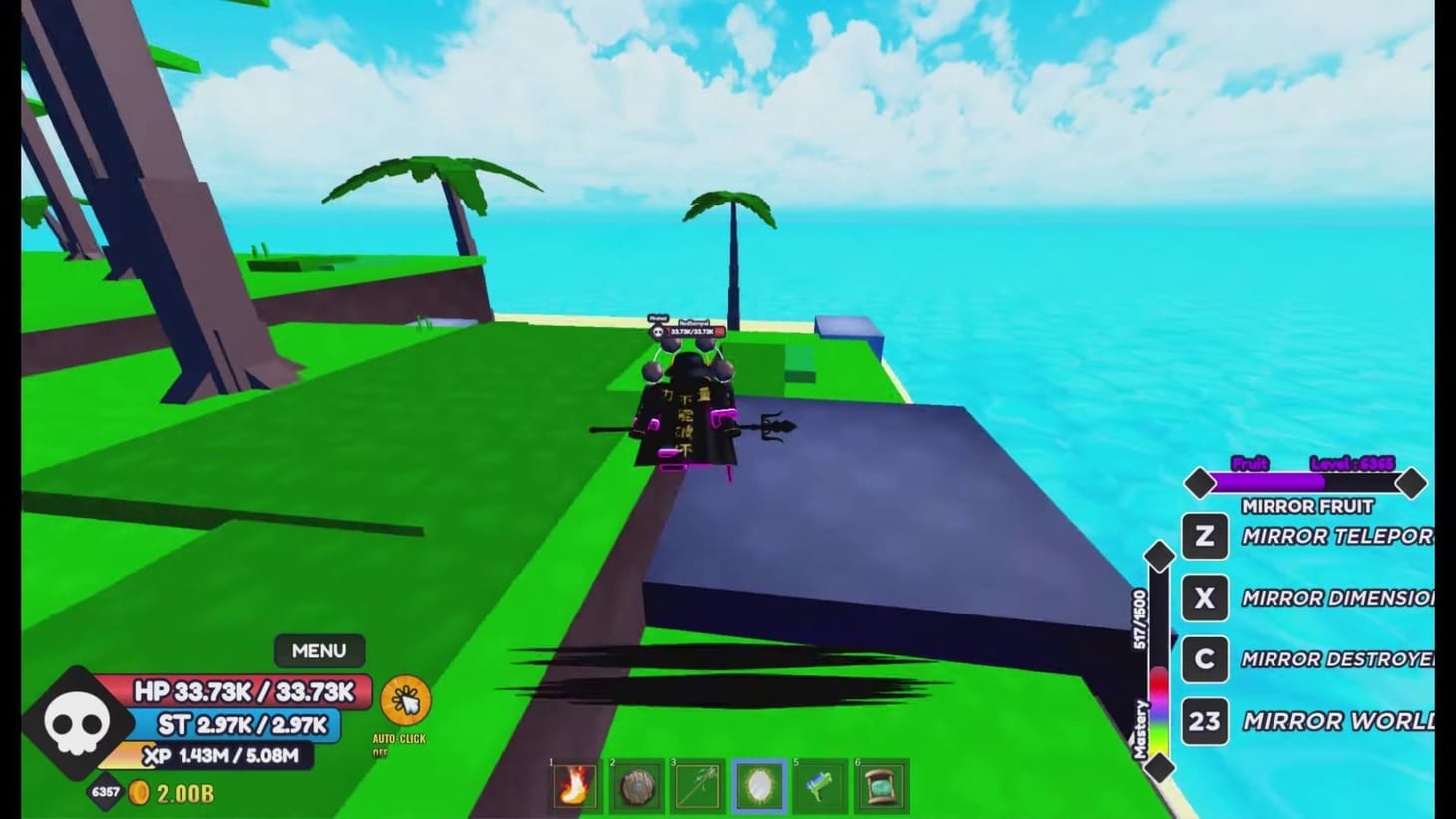Click the Mirror Fruit icon in slot 4
This screenshot has height=819, width=1456.
pos(760,785)
